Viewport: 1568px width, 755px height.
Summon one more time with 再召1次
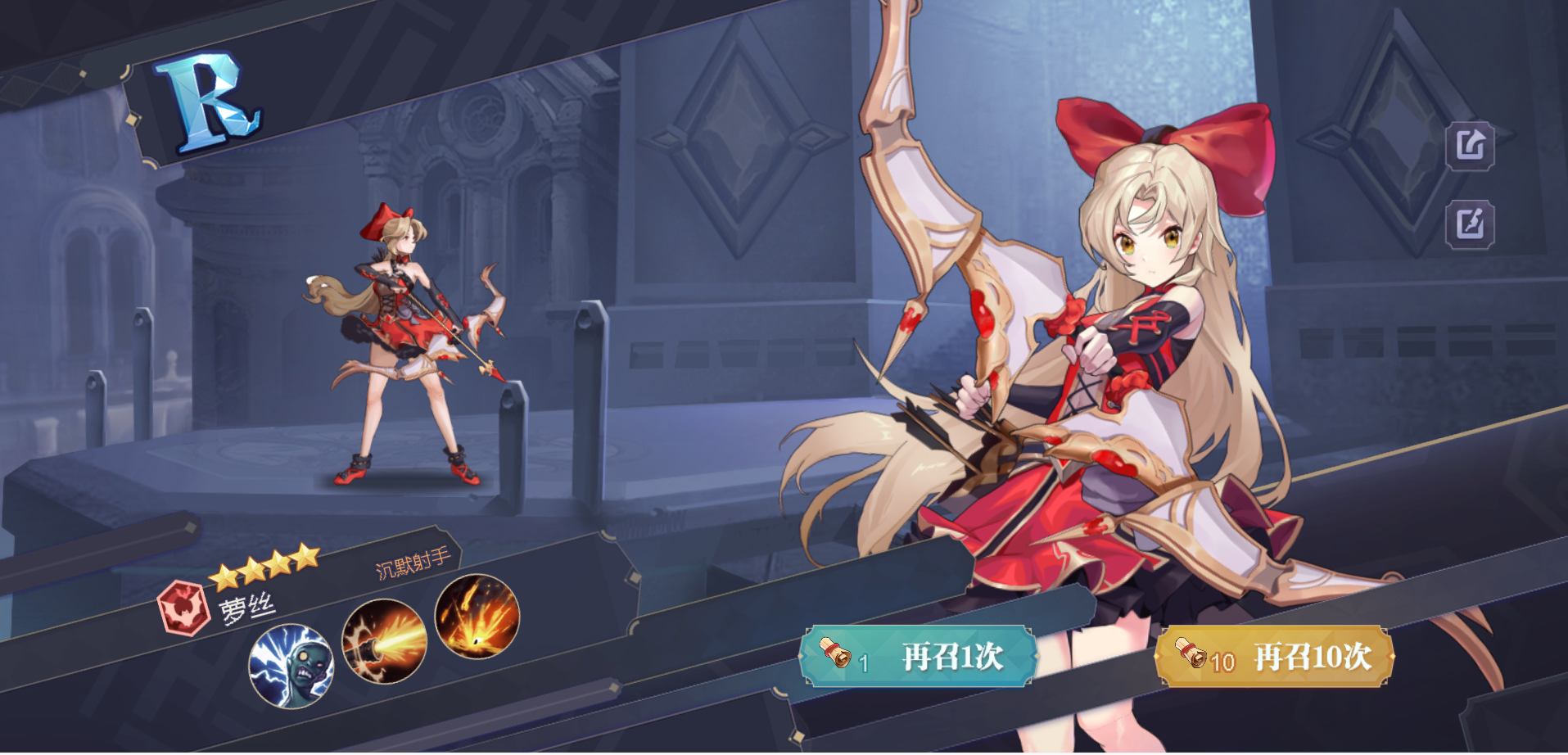click(918, 656)
